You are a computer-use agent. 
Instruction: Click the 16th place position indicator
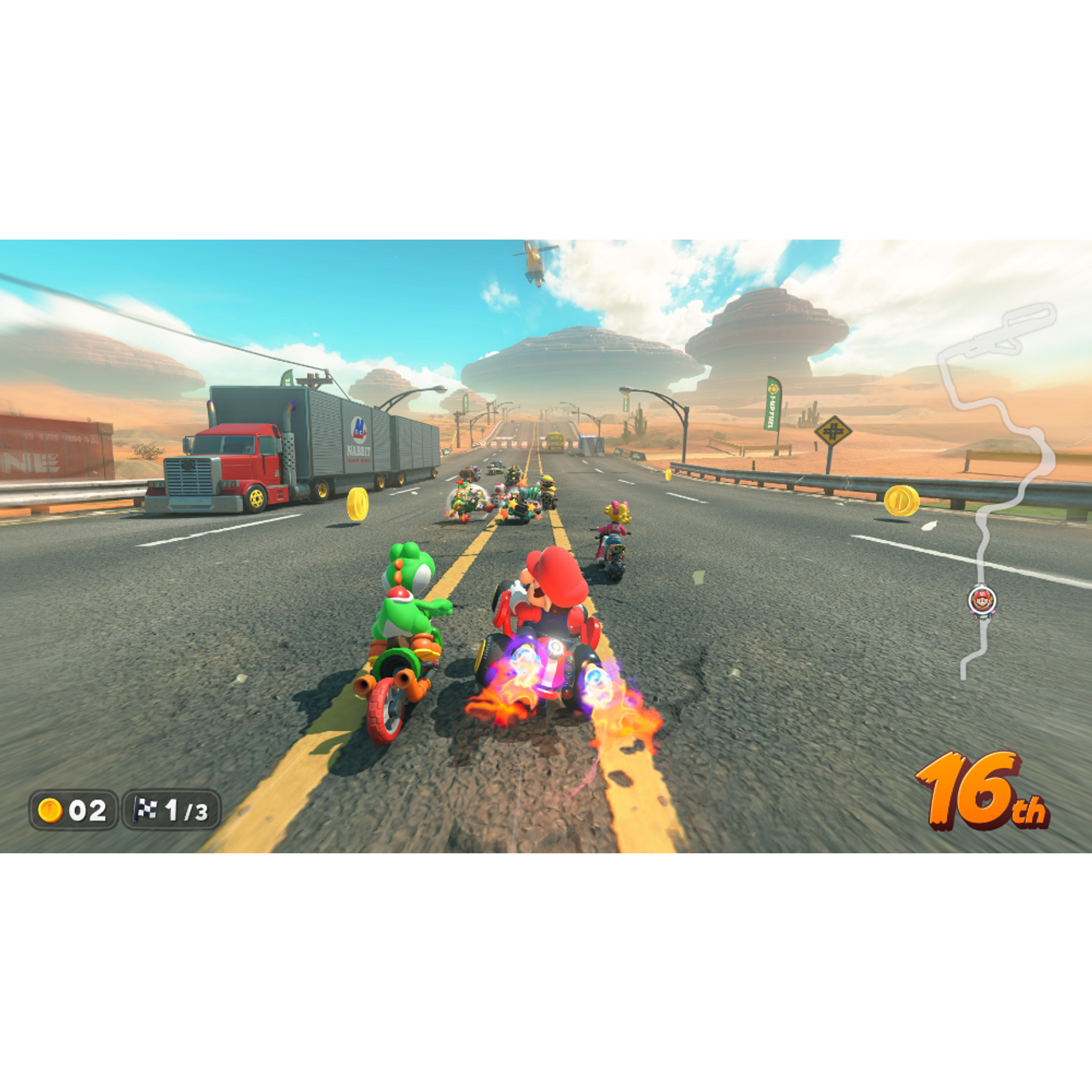981,789
